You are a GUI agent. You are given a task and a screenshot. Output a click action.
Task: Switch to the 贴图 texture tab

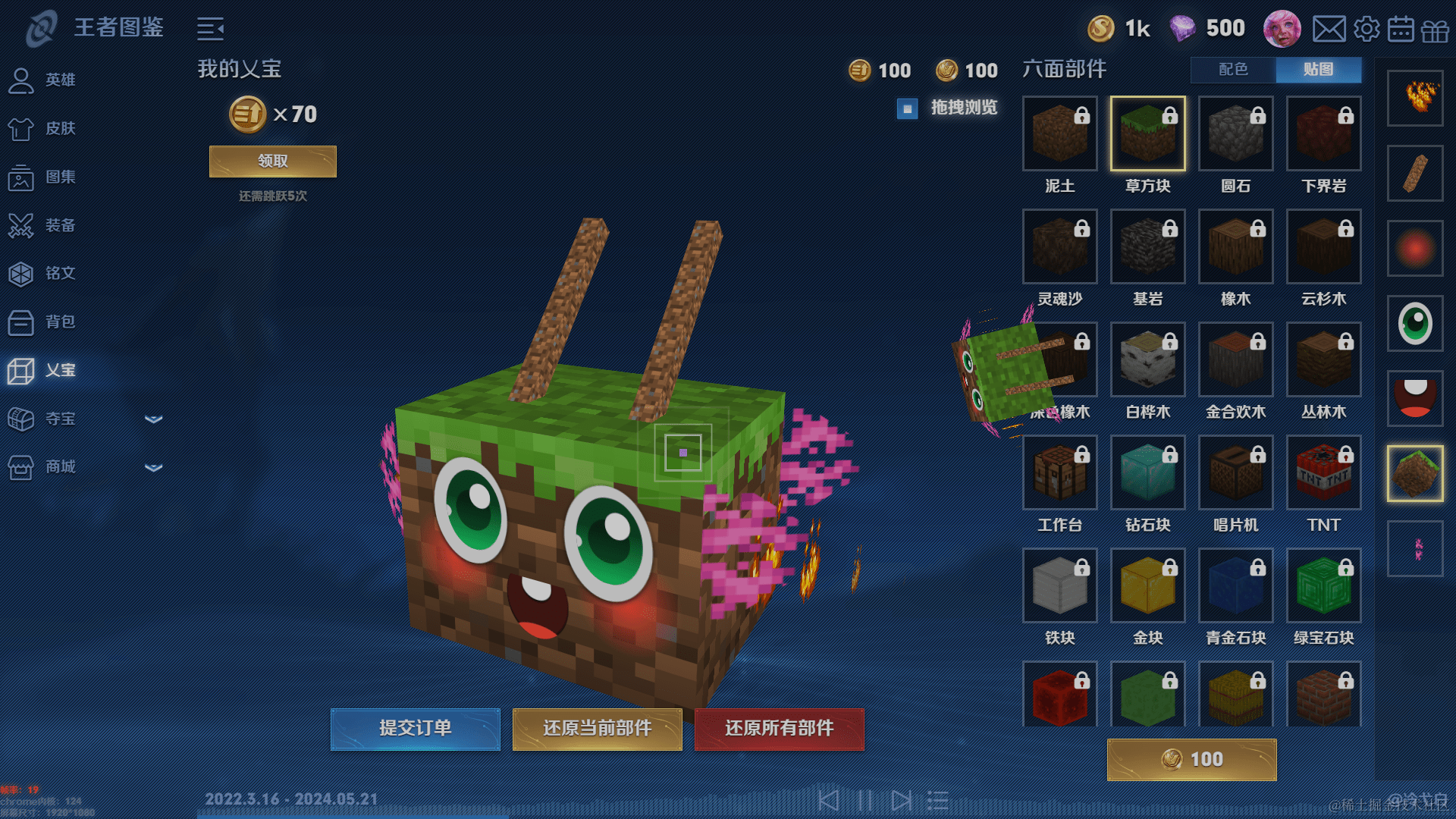[1318, 70]
